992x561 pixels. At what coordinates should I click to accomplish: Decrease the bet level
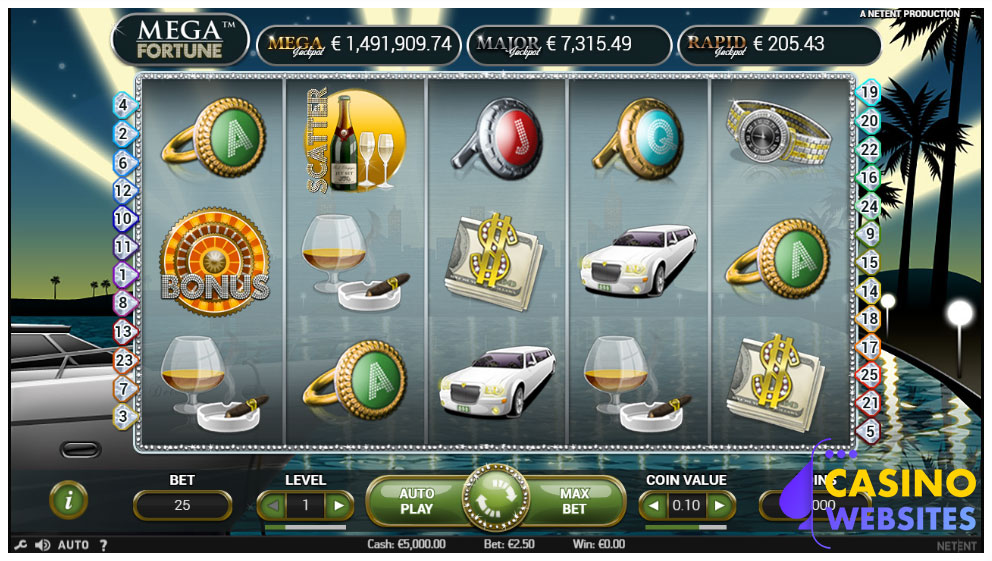pyautogui.click(x=272, y=506)
